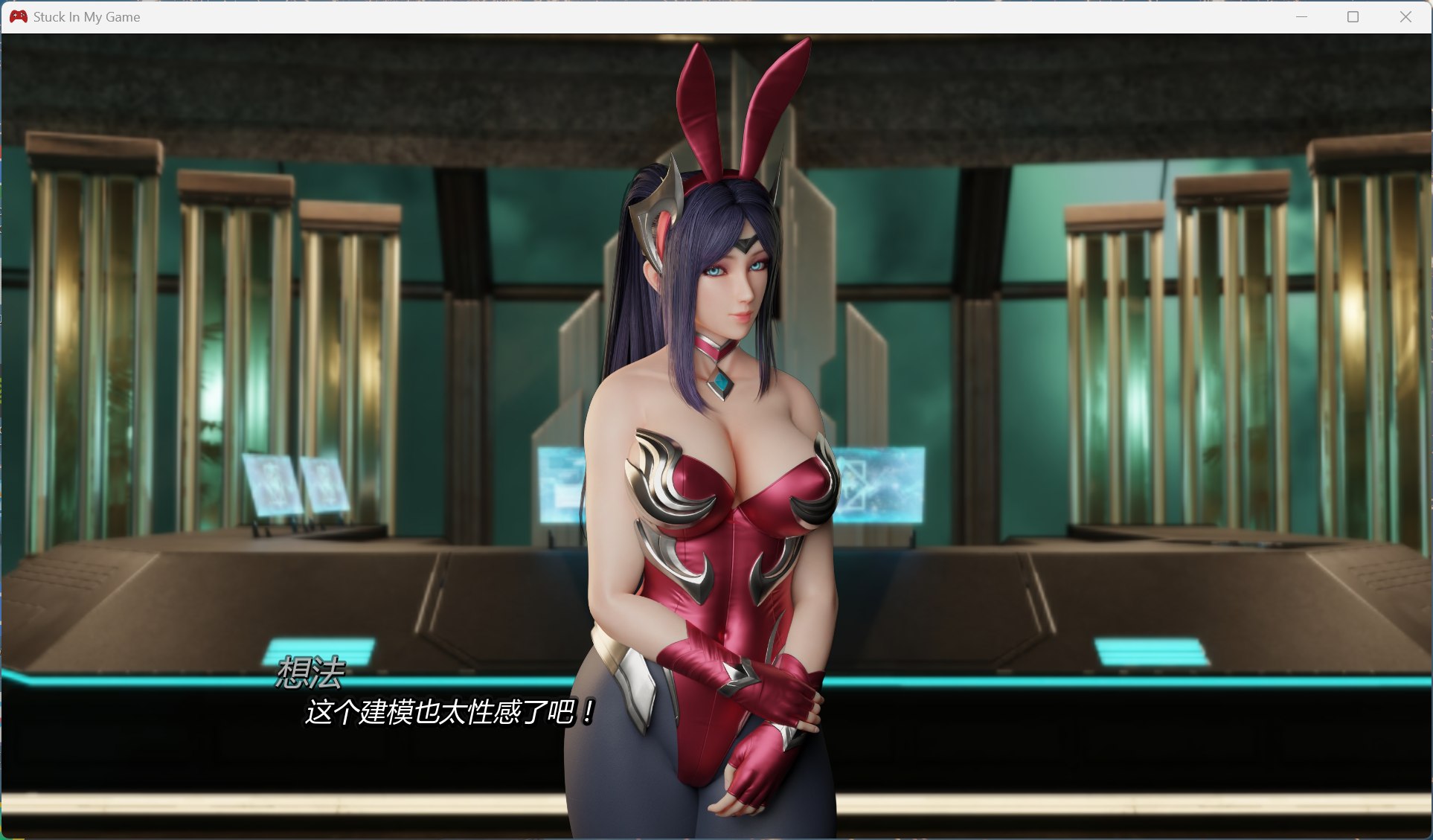Click the title bar of the game window

point(670,16)
